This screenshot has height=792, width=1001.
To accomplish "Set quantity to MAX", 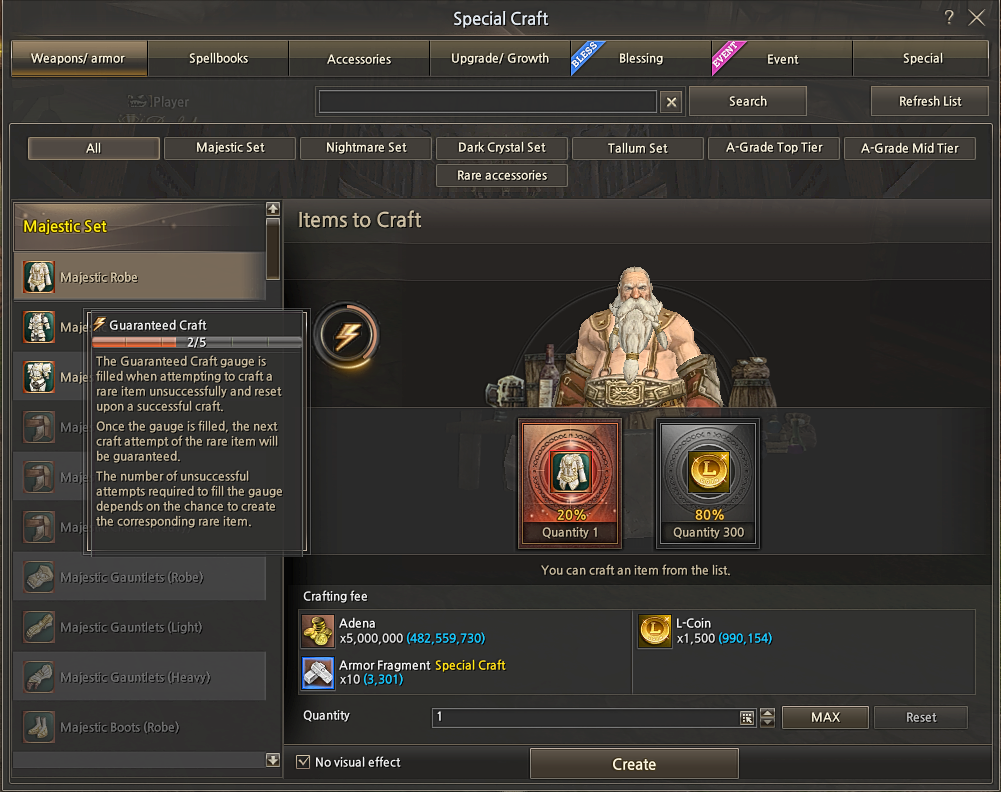I will (825, 717).
